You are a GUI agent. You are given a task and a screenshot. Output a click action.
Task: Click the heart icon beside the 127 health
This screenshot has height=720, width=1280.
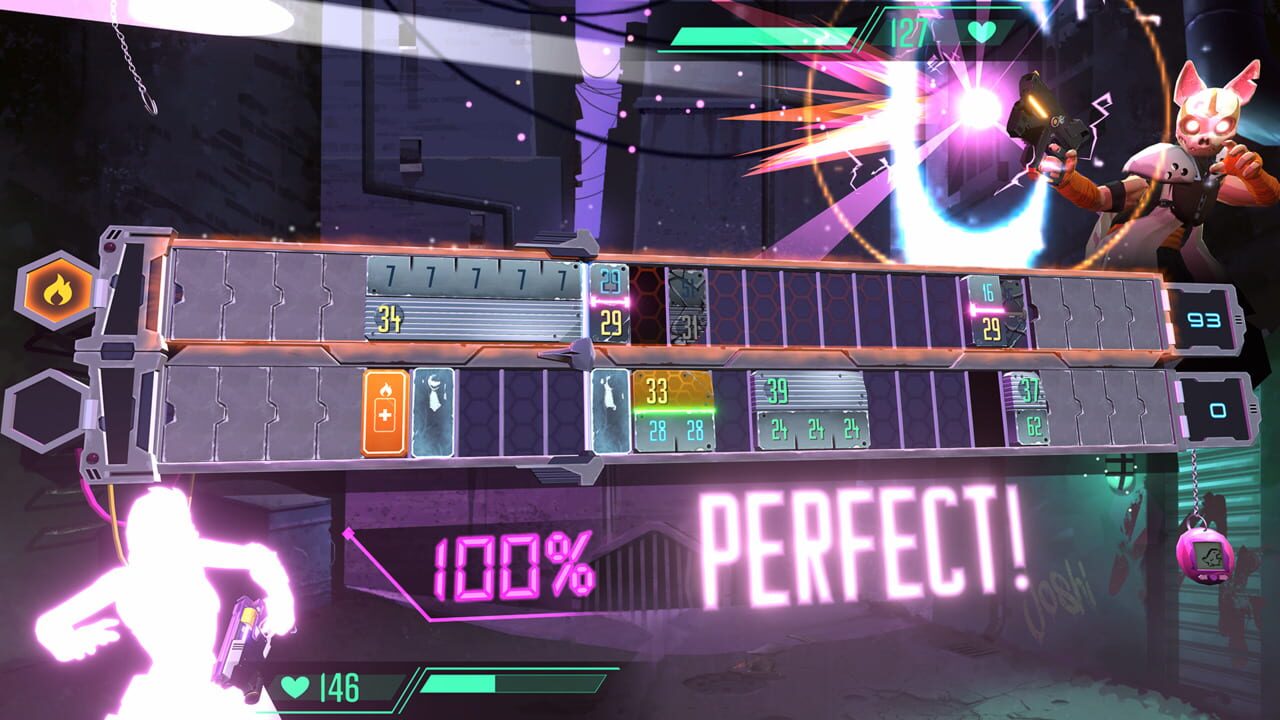click(978, 32)
